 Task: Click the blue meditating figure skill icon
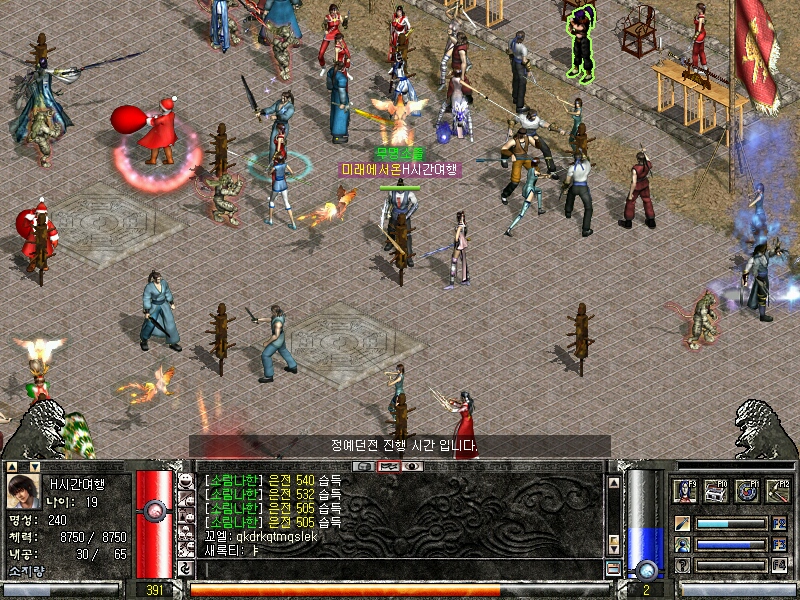(x=682, y=545)
